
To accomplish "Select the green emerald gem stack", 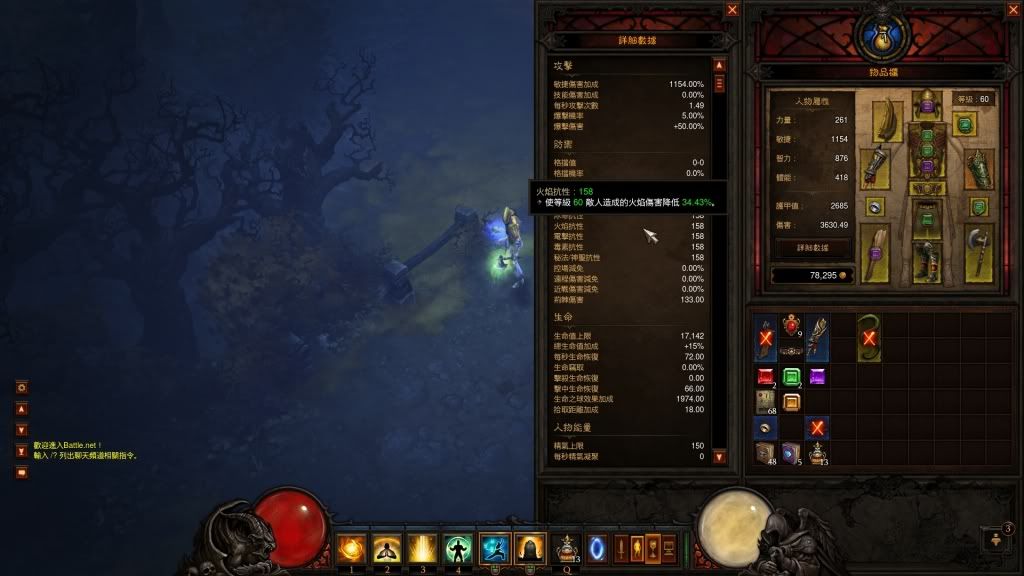I will click(791, 377).
